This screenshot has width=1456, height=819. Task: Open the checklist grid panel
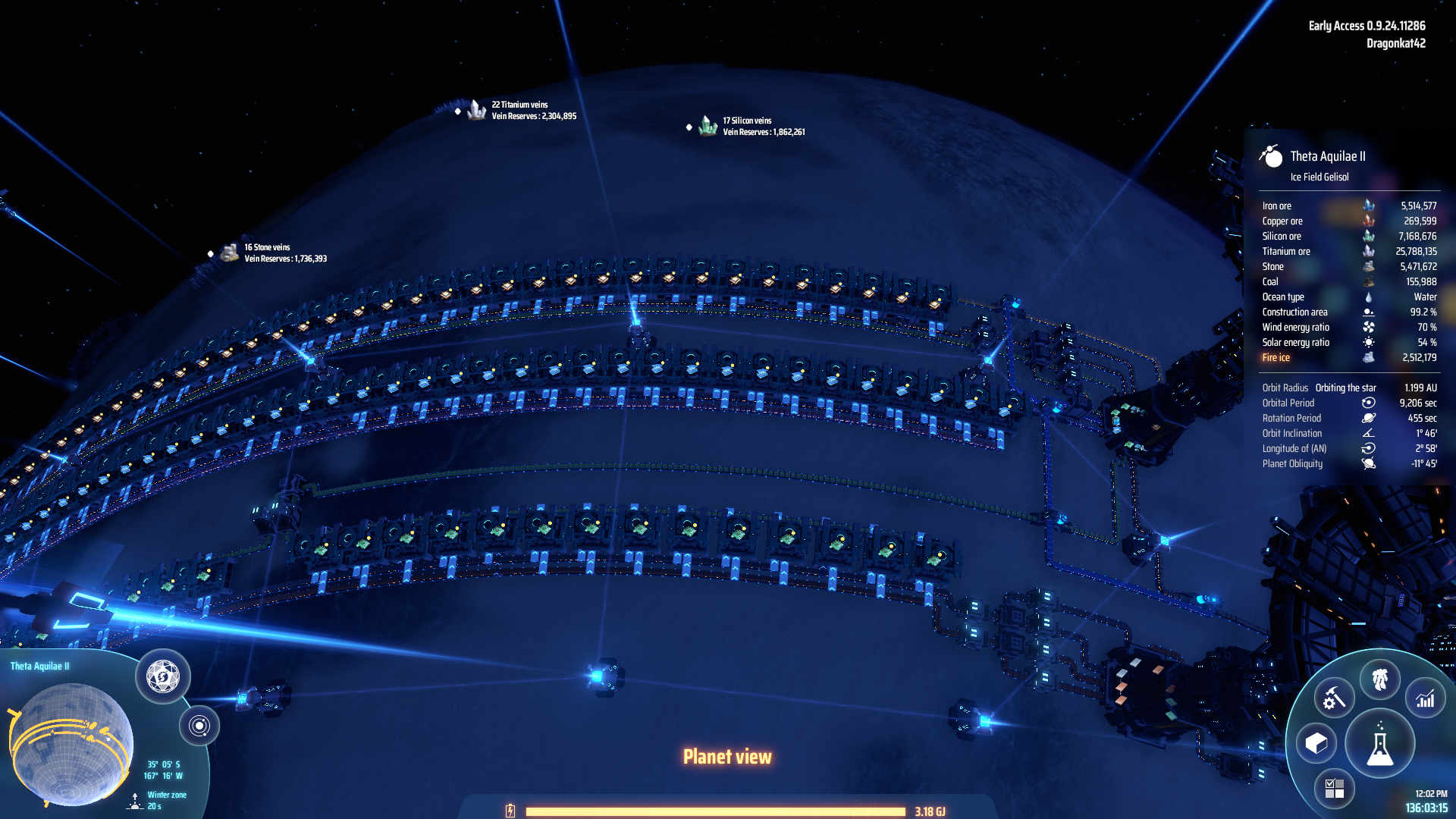(1334, 789)
